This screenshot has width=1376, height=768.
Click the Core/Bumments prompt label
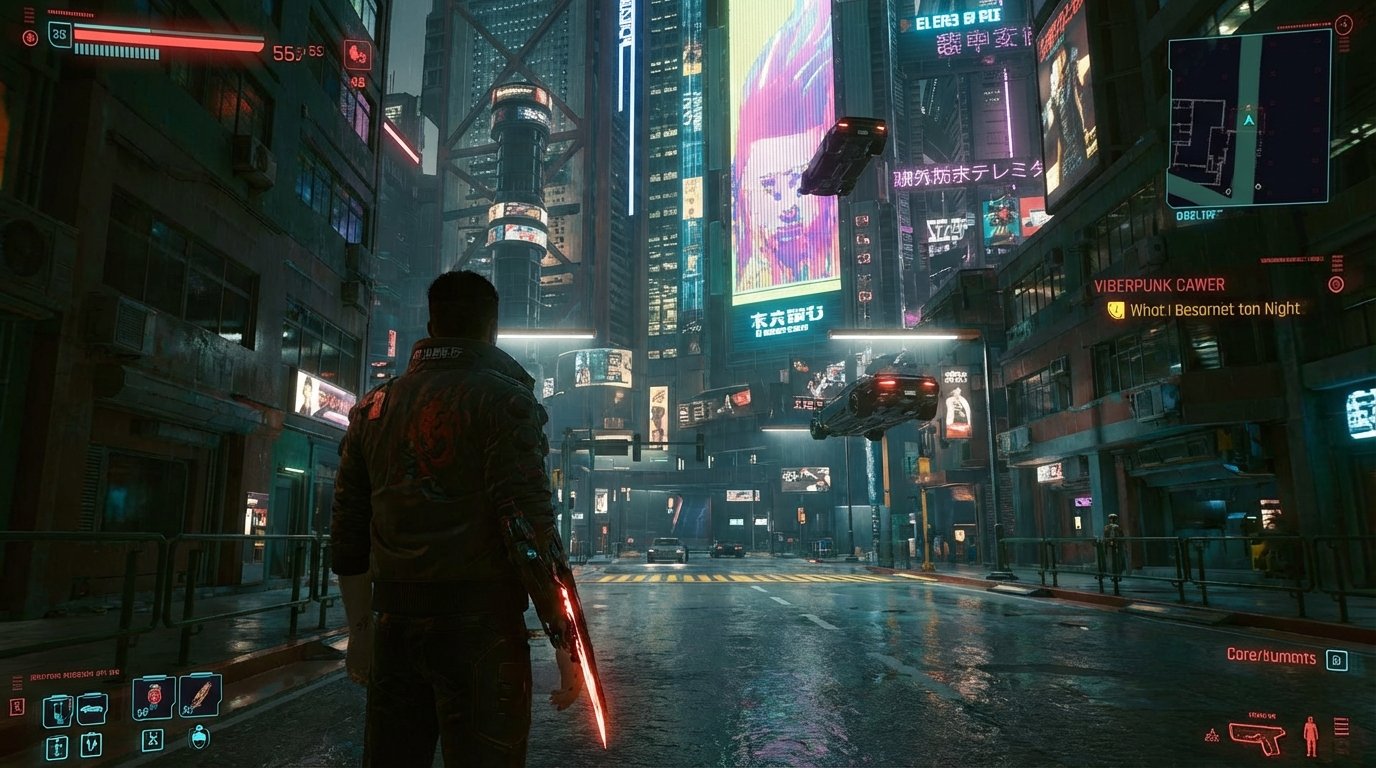pos(1271,657)
